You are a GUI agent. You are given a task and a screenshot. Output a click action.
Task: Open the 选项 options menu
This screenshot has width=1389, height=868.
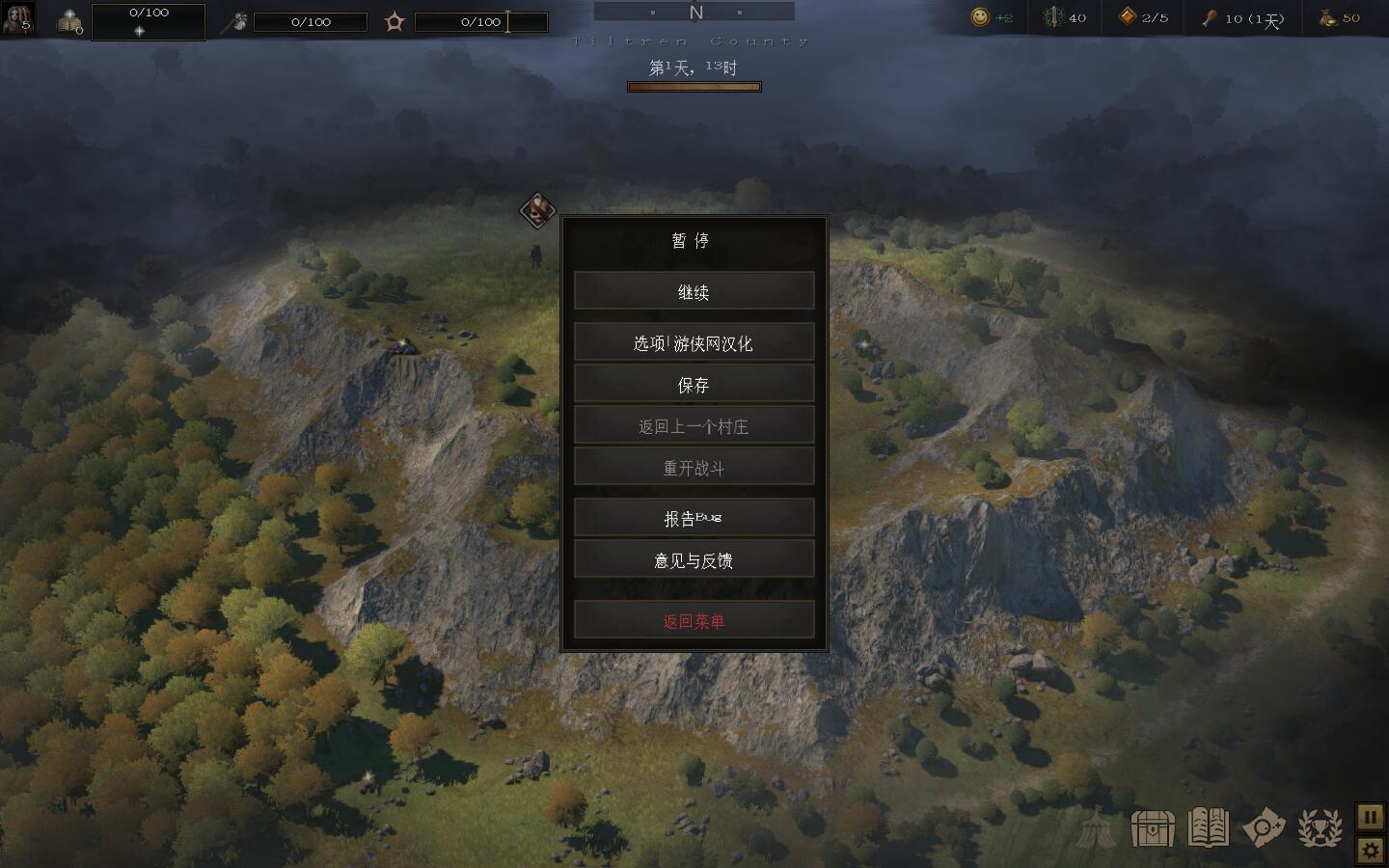pyautogui.click(x=694, y=342)
